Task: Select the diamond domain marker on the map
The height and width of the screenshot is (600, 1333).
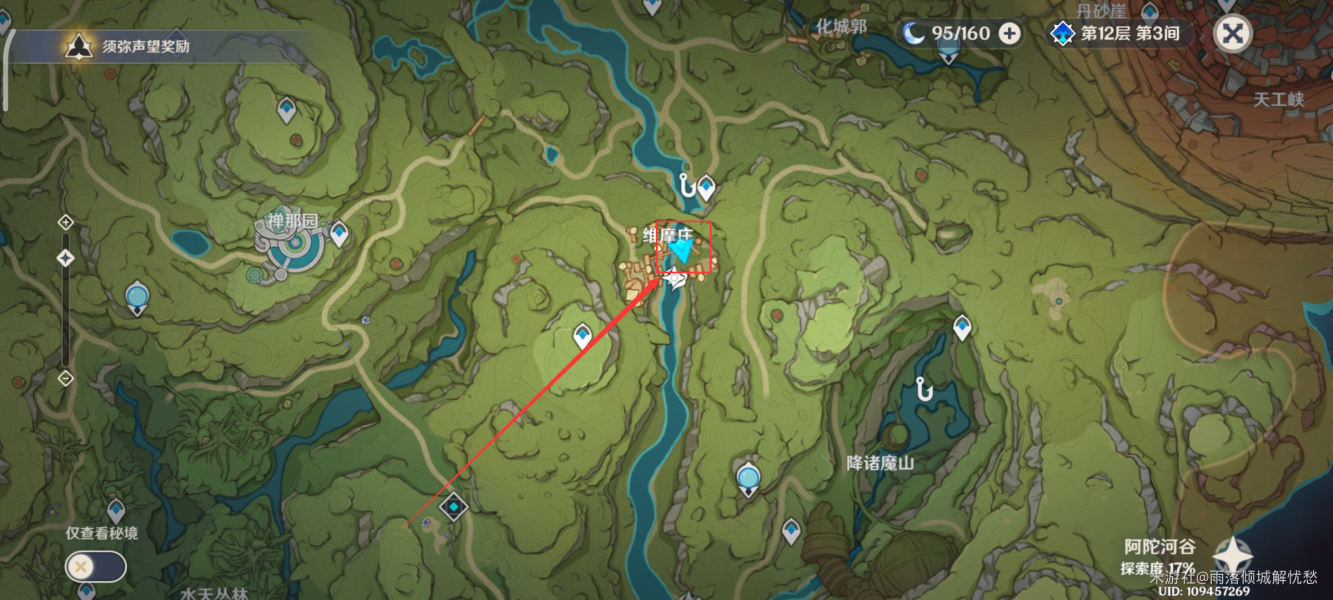Action: (454, 507)
